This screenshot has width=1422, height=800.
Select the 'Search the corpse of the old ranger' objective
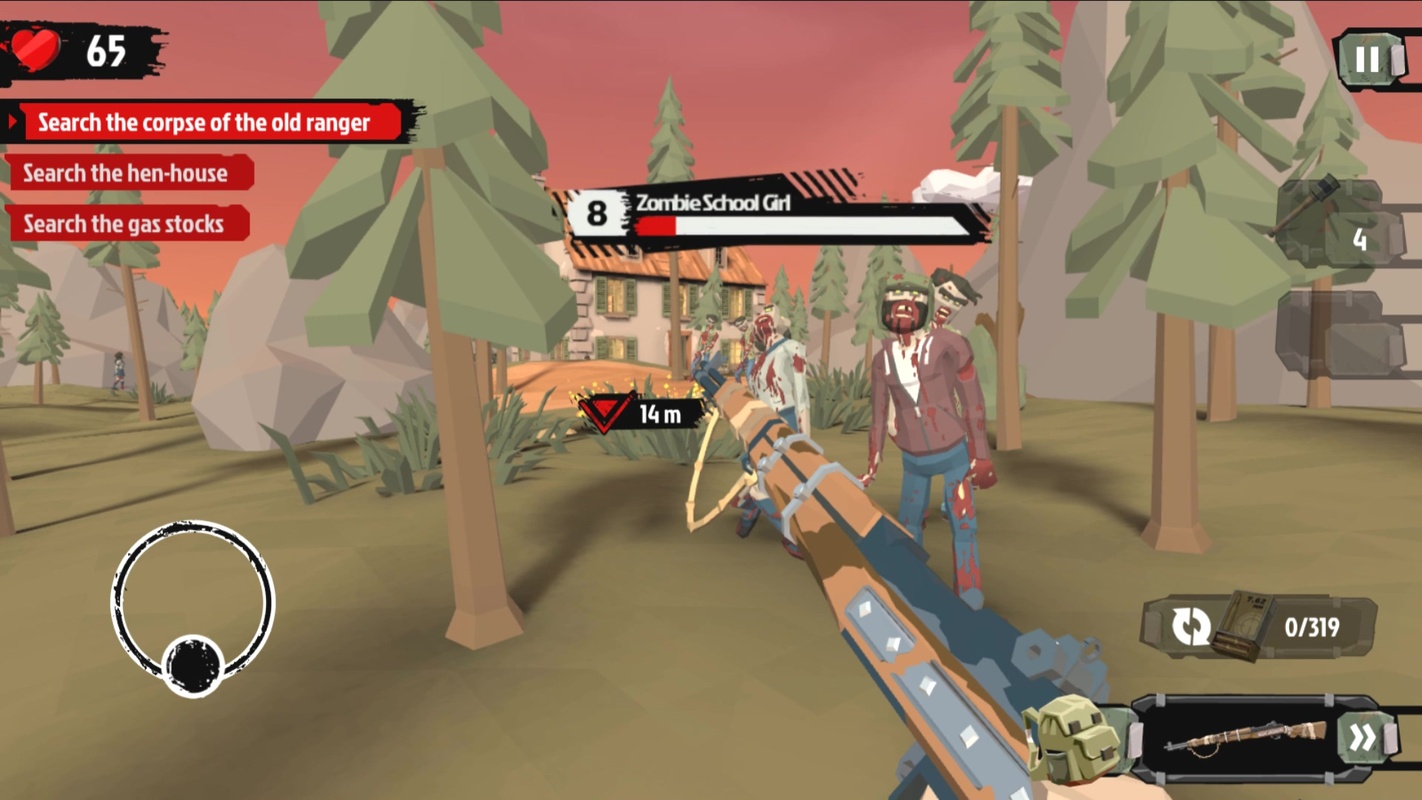point(205,123)
